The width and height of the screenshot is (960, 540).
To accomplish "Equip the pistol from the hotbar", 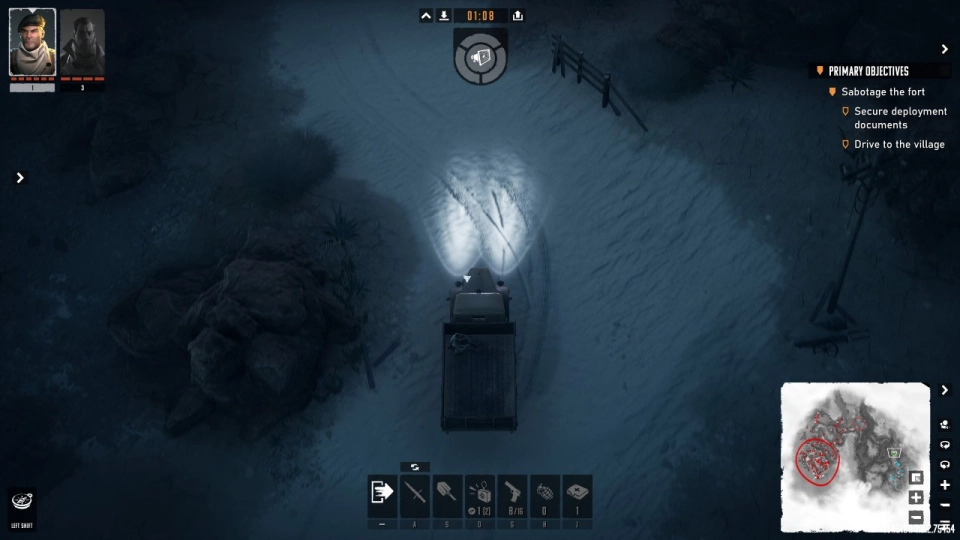I will [x=512, y=494].
